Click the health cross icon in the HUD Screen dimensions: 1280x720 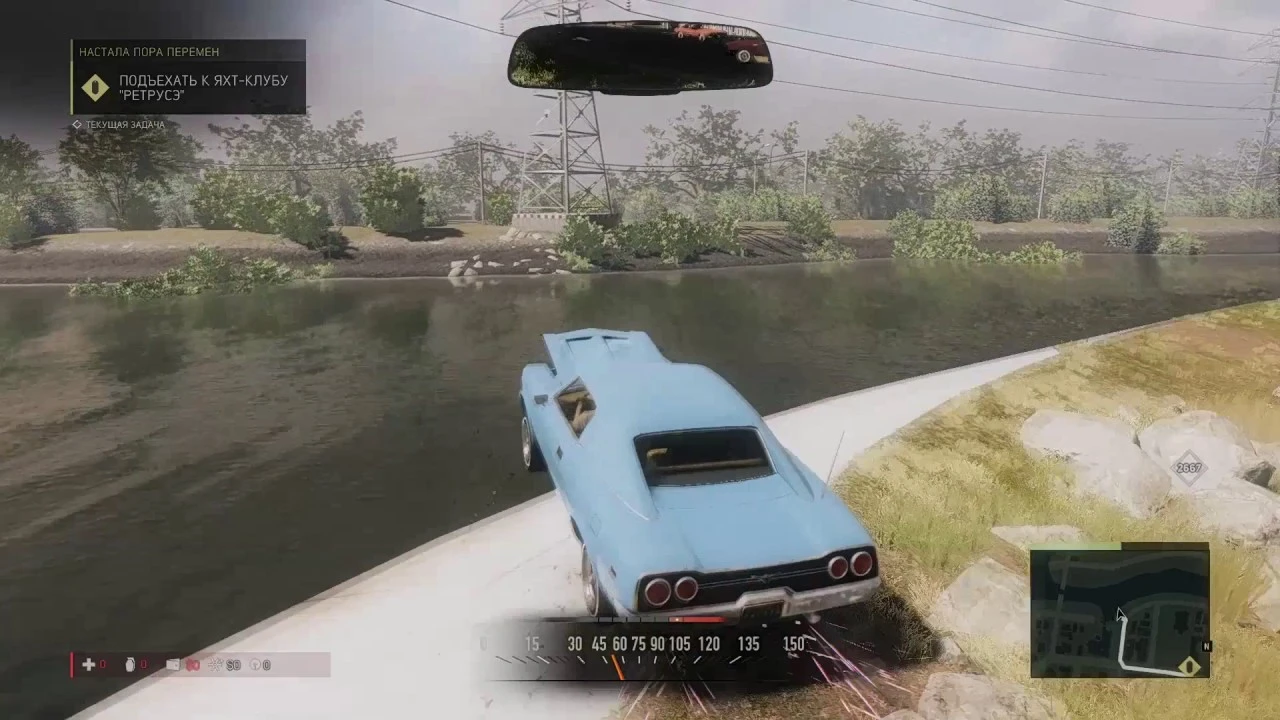tap(89, 665)
